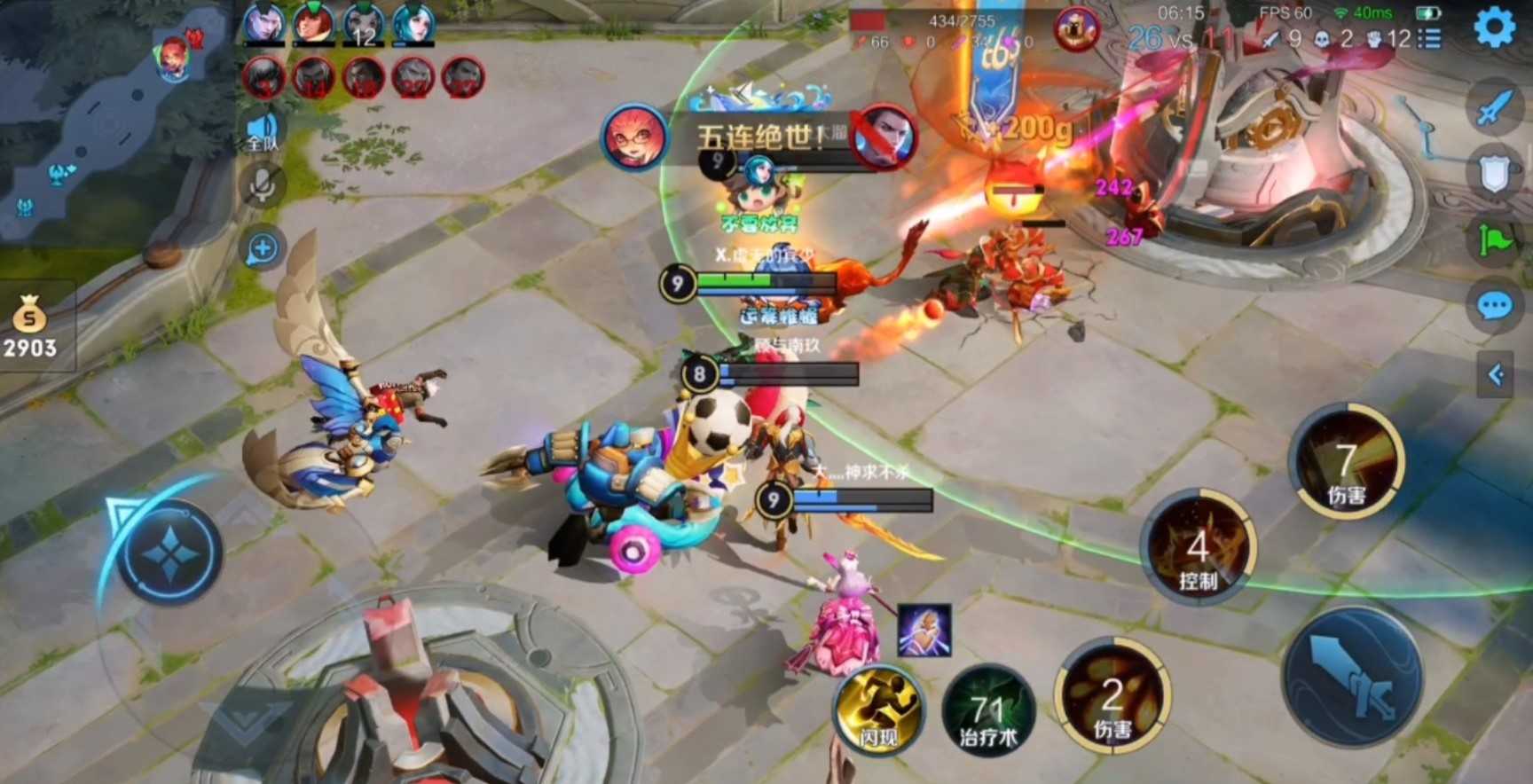Cast the 控制 skill showing cooldown 4
The height and width of the screenshot is (784, 1533).
(x=1198, y=551)
